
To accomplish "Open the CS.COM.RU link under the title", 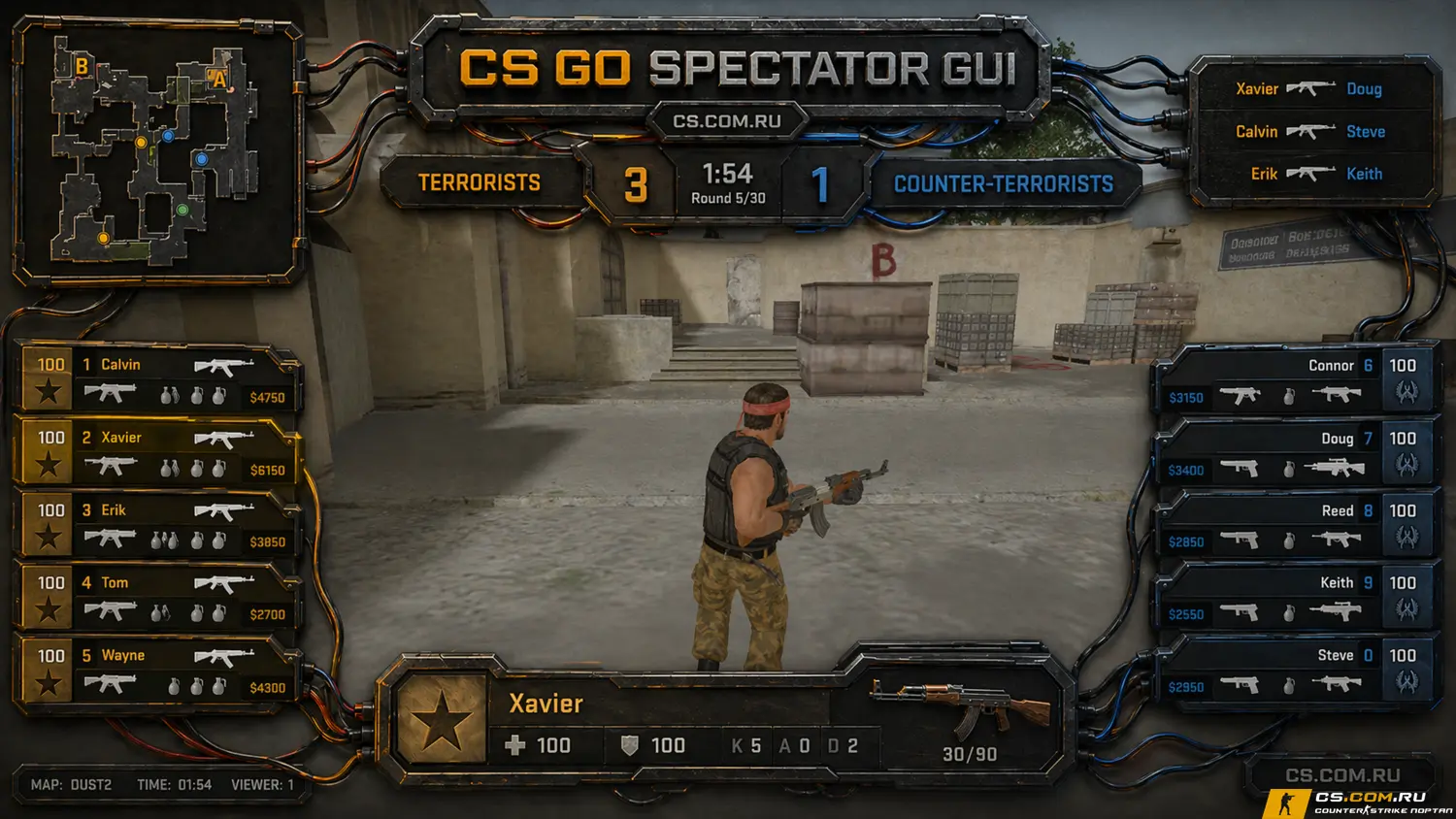I will coord(727,121).
